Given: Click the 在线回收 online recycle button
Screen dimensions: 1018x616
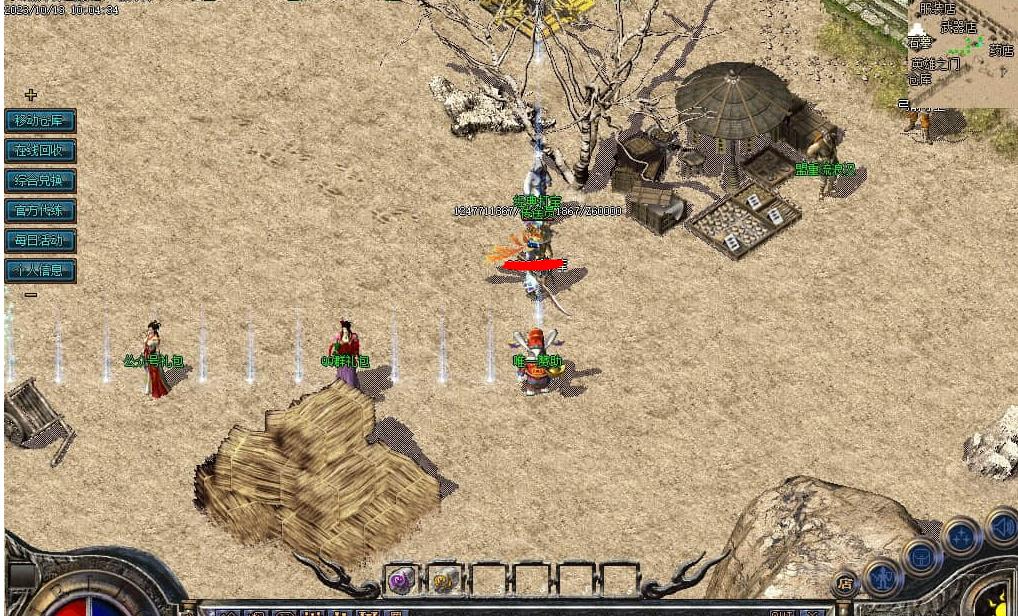Looking at the screenshot, I should [x=40, y=151].
